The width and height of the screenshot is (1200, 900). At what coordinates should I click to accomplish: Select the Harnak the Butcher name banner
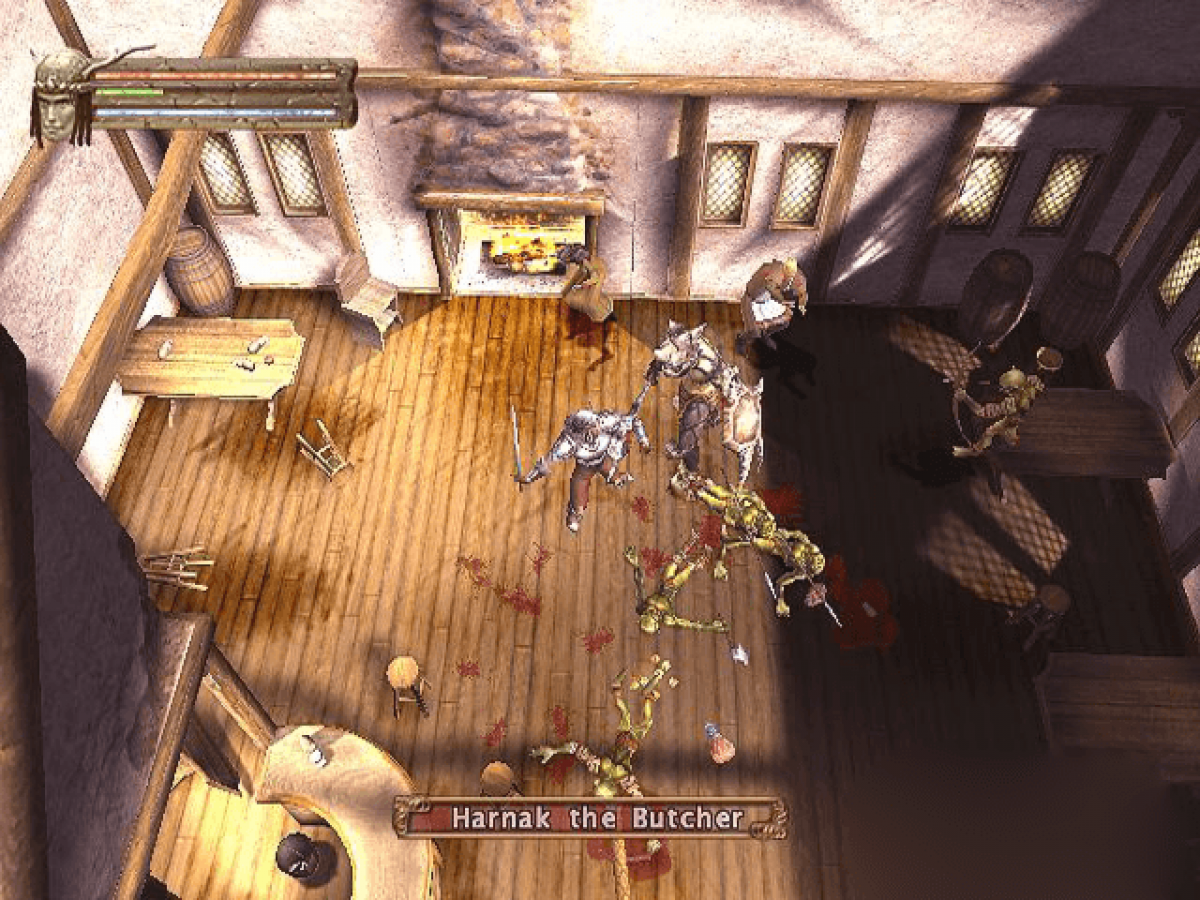[x=590, y=818]
